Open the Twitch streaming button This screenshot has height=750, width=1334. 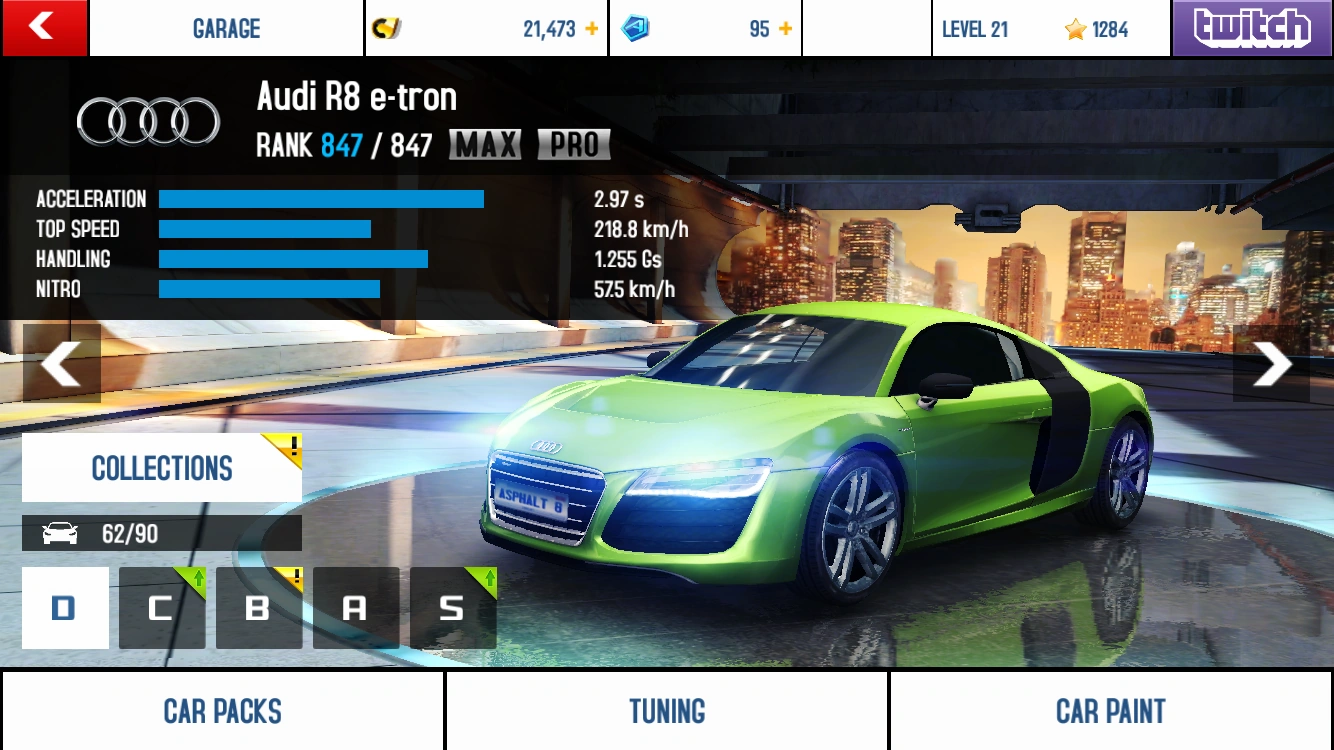[1252, 28]
